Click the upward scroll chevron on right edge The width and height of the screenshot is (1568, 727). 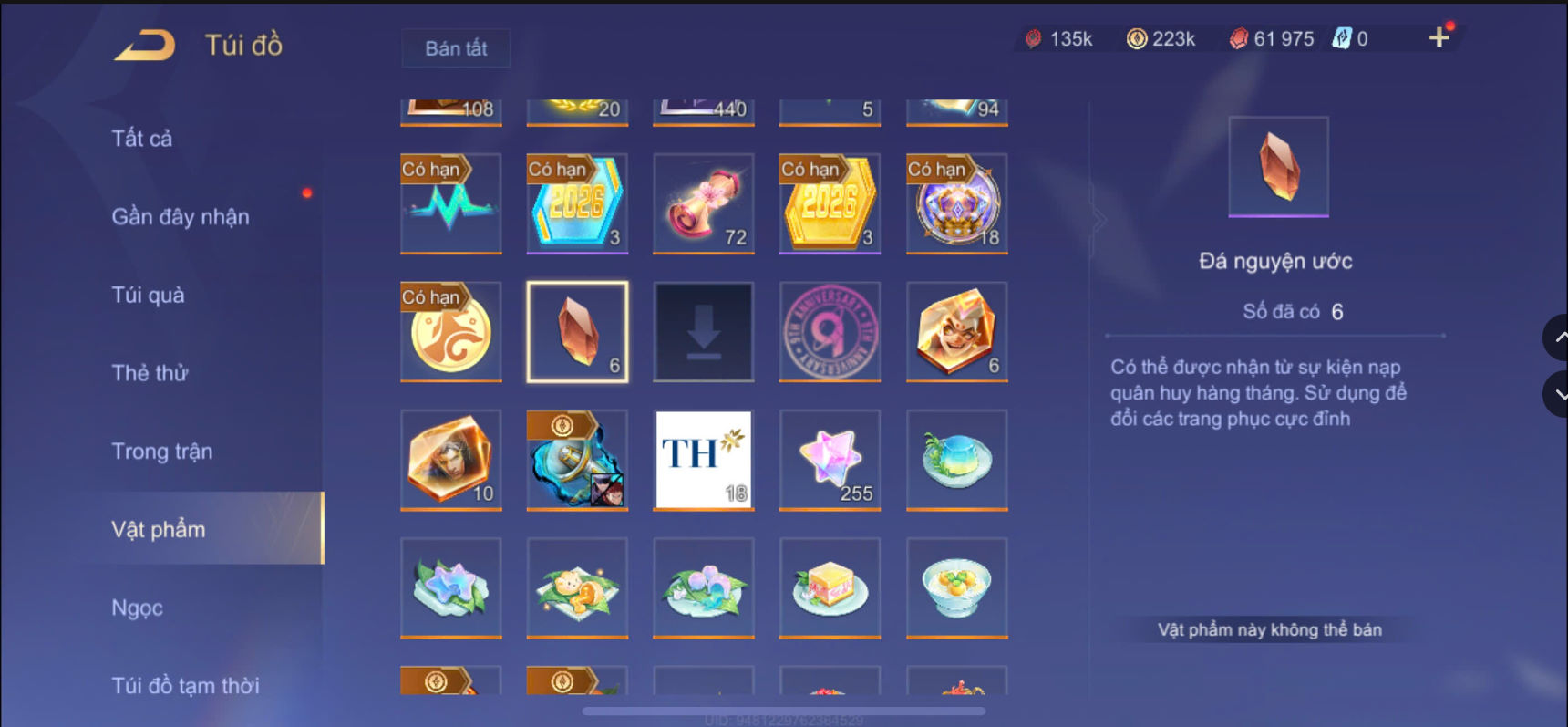(x=1558, y=337)
